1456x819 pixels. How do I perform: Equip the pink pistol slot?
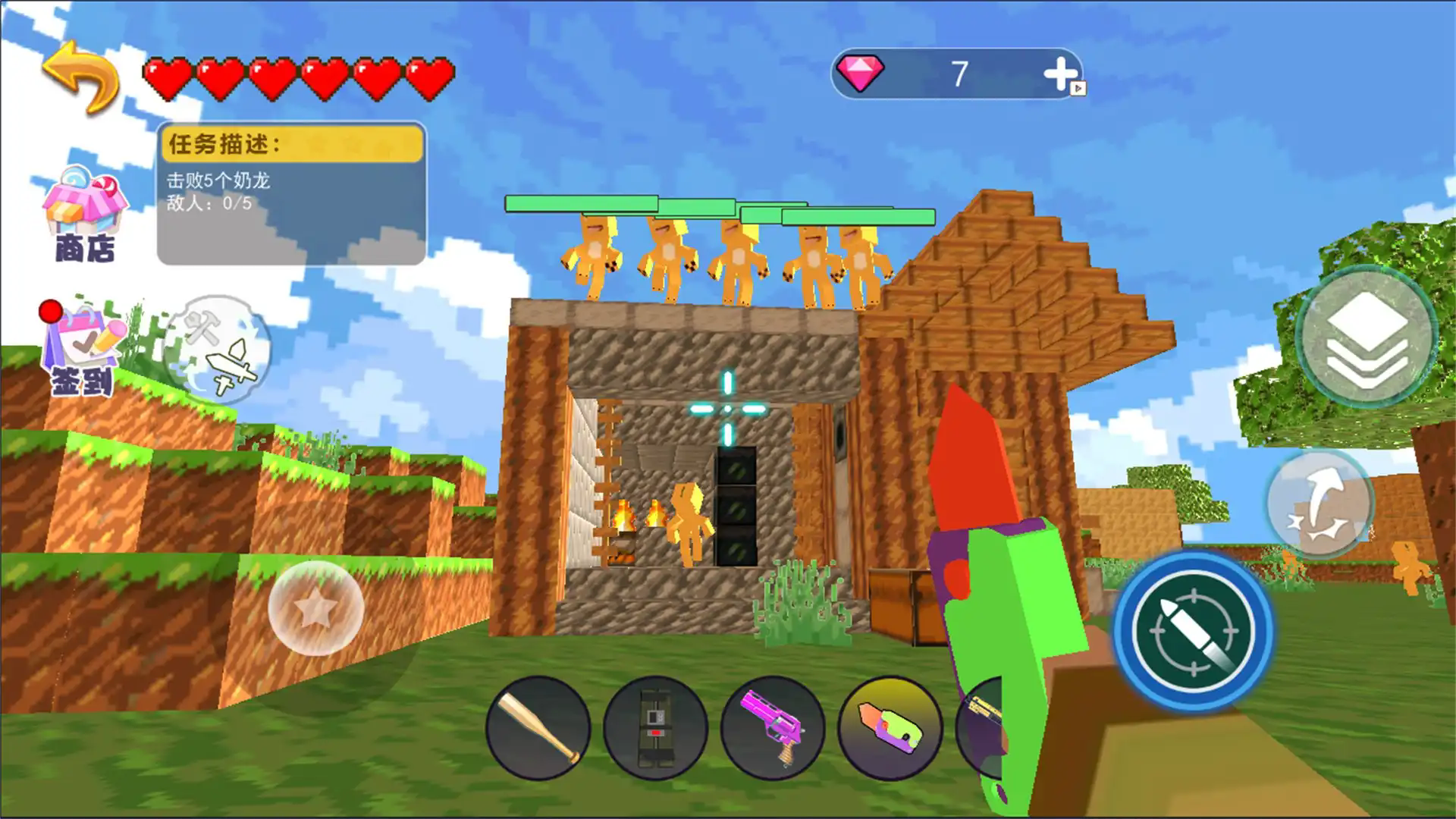tap(772, 729)
